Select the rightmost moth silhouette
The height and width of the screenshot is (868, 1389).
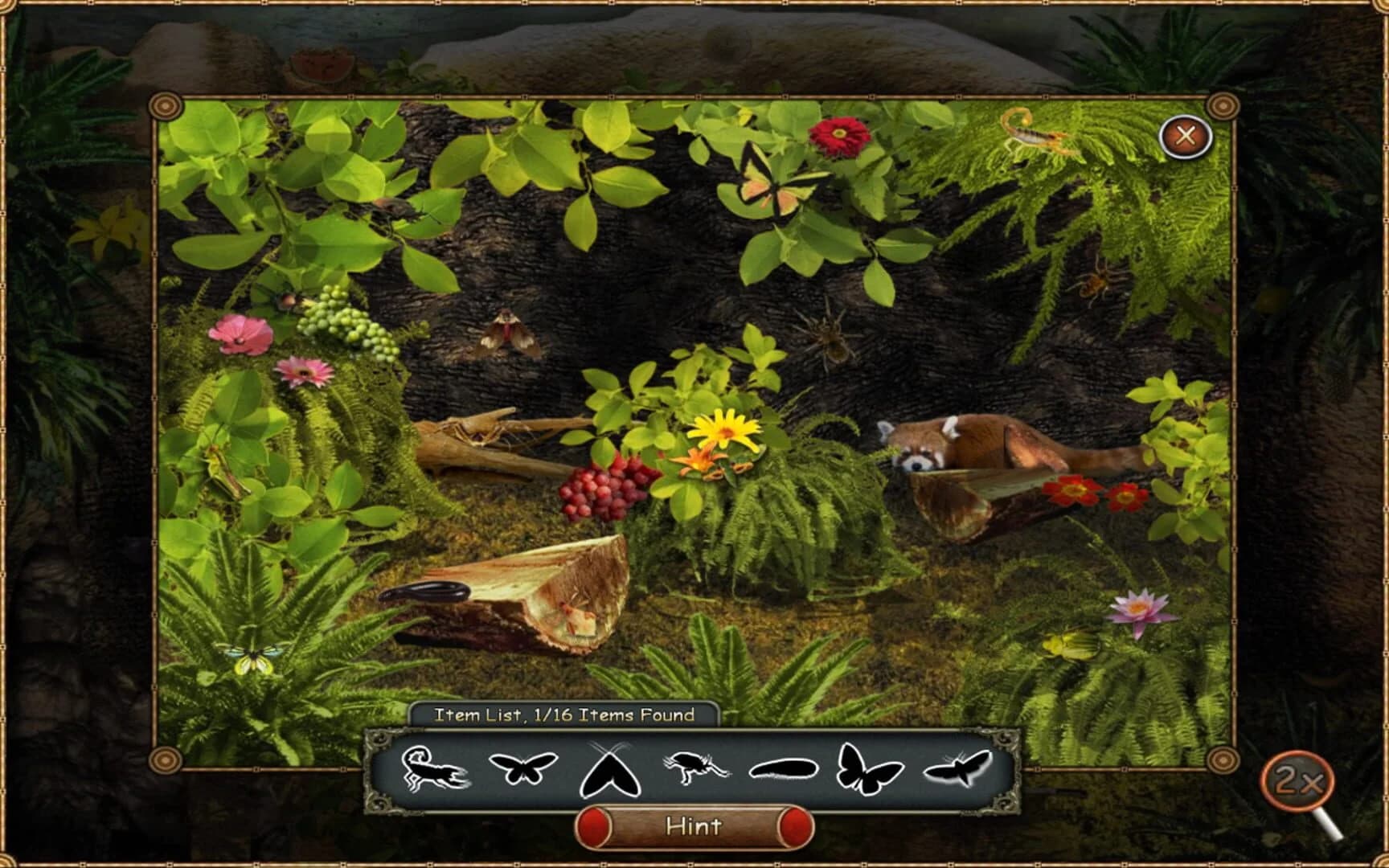[957, 770]
